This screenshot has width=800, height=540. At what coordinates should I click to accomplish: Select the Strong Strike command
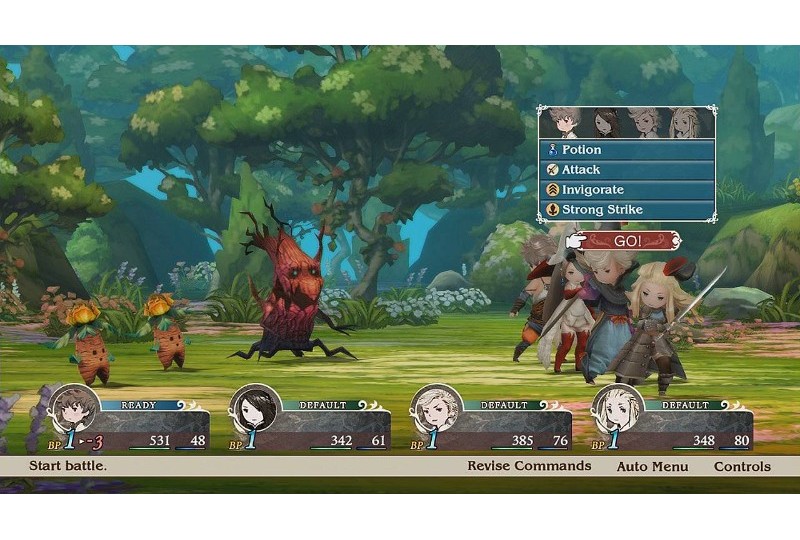pyautogui.click(x=627, y=210)
